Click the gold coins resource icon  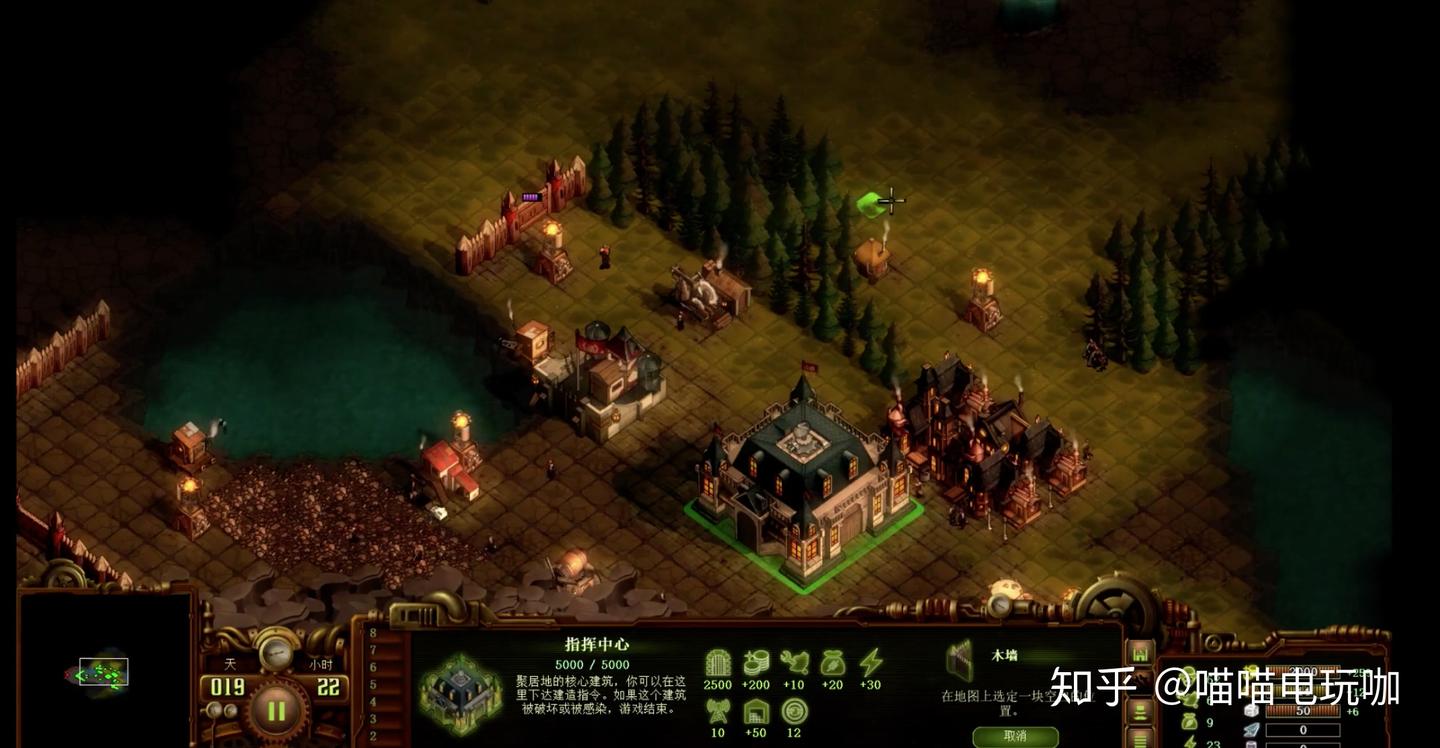757,663
